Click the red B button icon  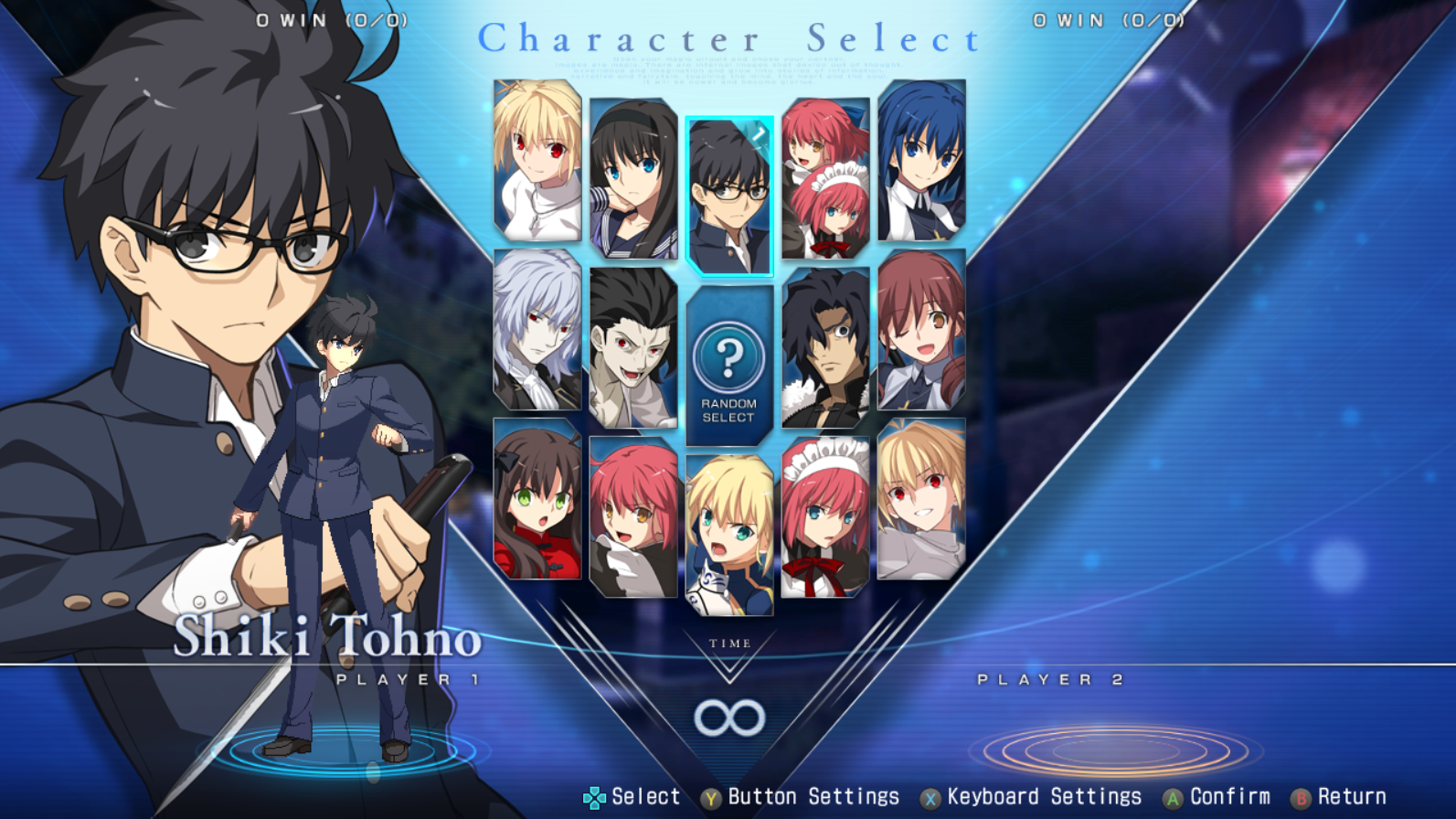point(1302,796)
